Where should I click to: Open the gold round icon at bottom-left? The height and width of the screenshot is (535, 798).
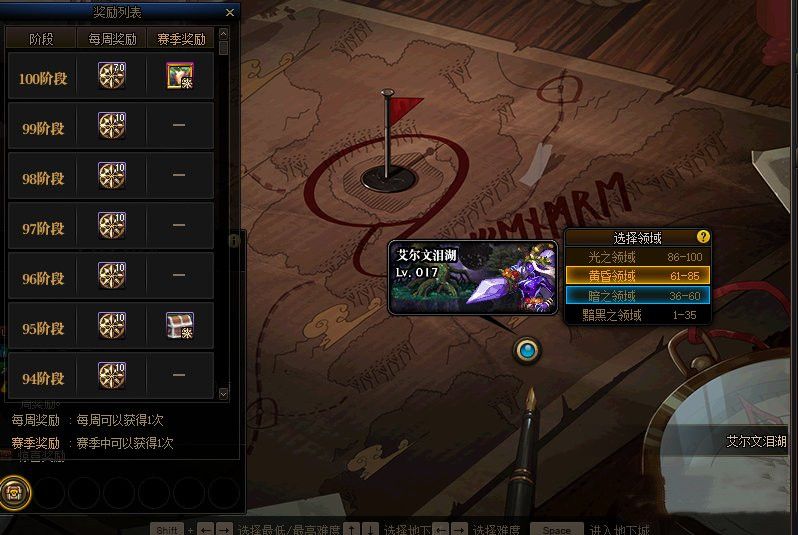15,491
